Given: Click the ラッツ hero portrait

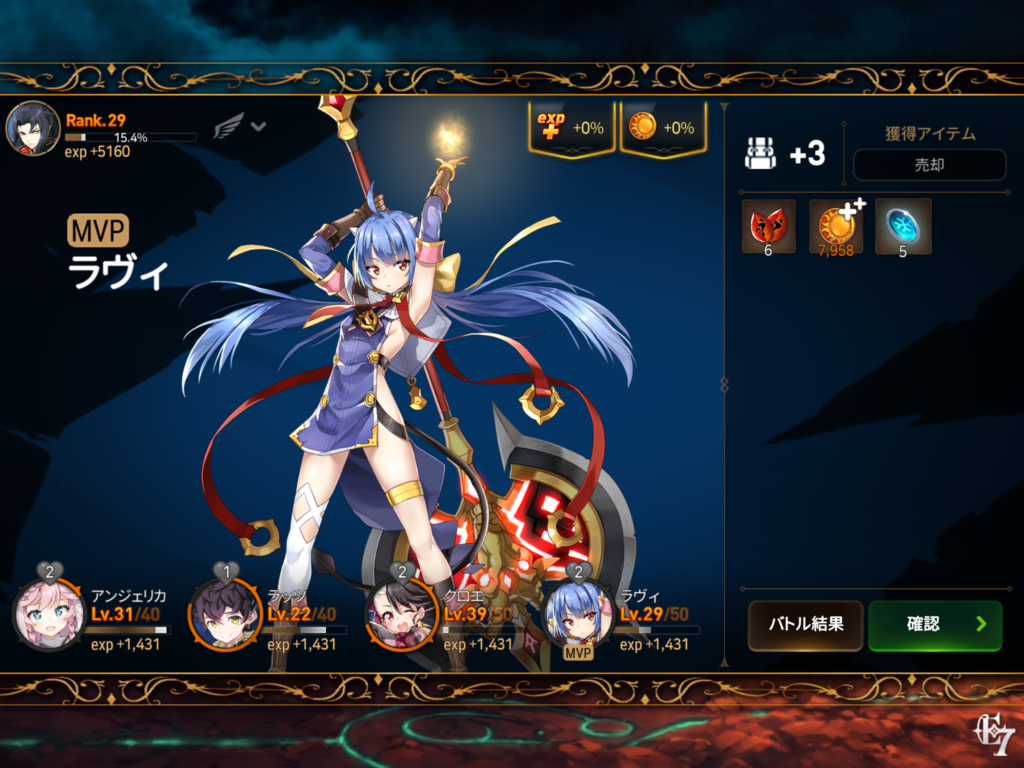Looking at the screenshot, I should 225,615.
